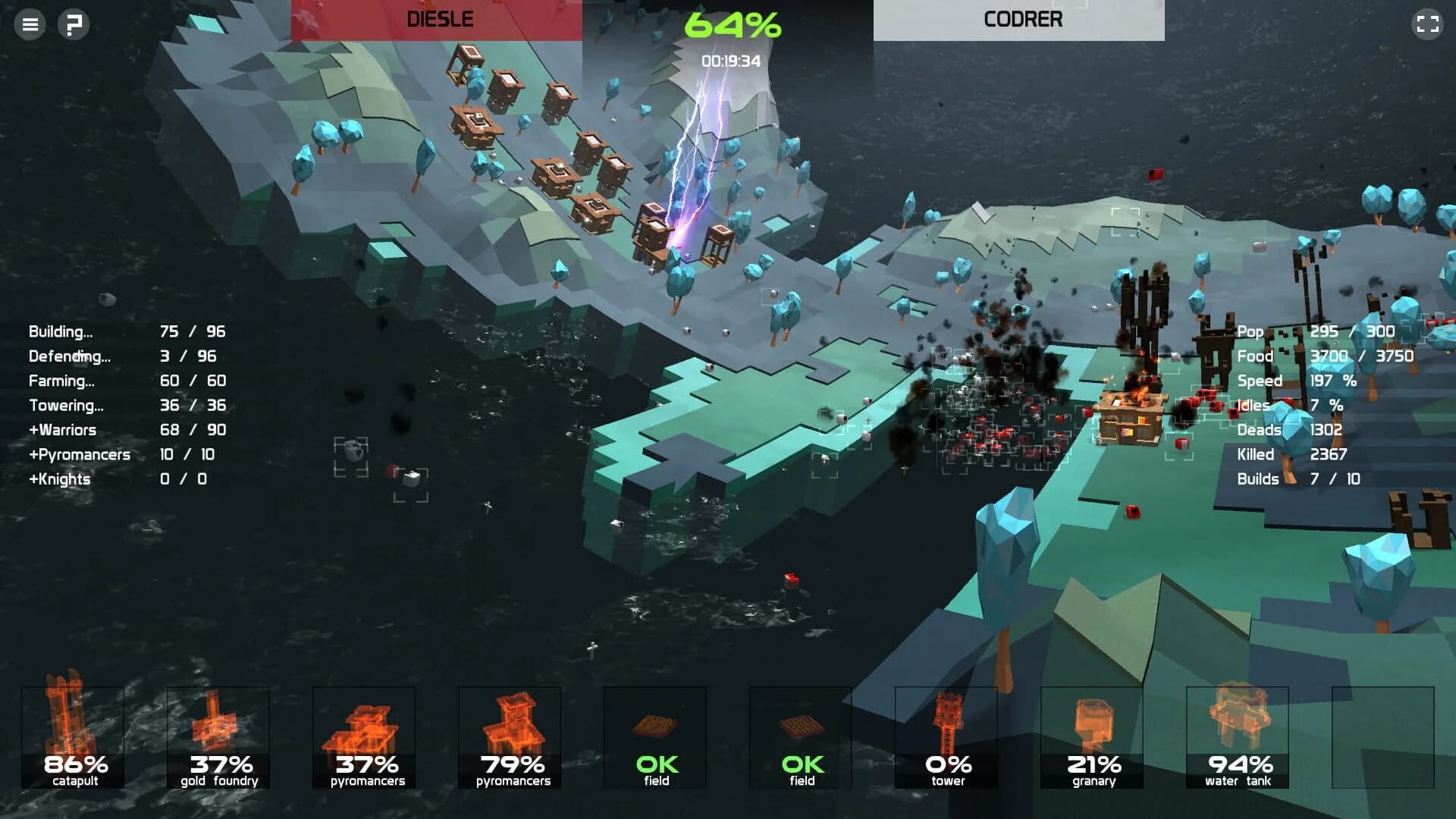Expand the +Knights unit entry

point(59,479)
